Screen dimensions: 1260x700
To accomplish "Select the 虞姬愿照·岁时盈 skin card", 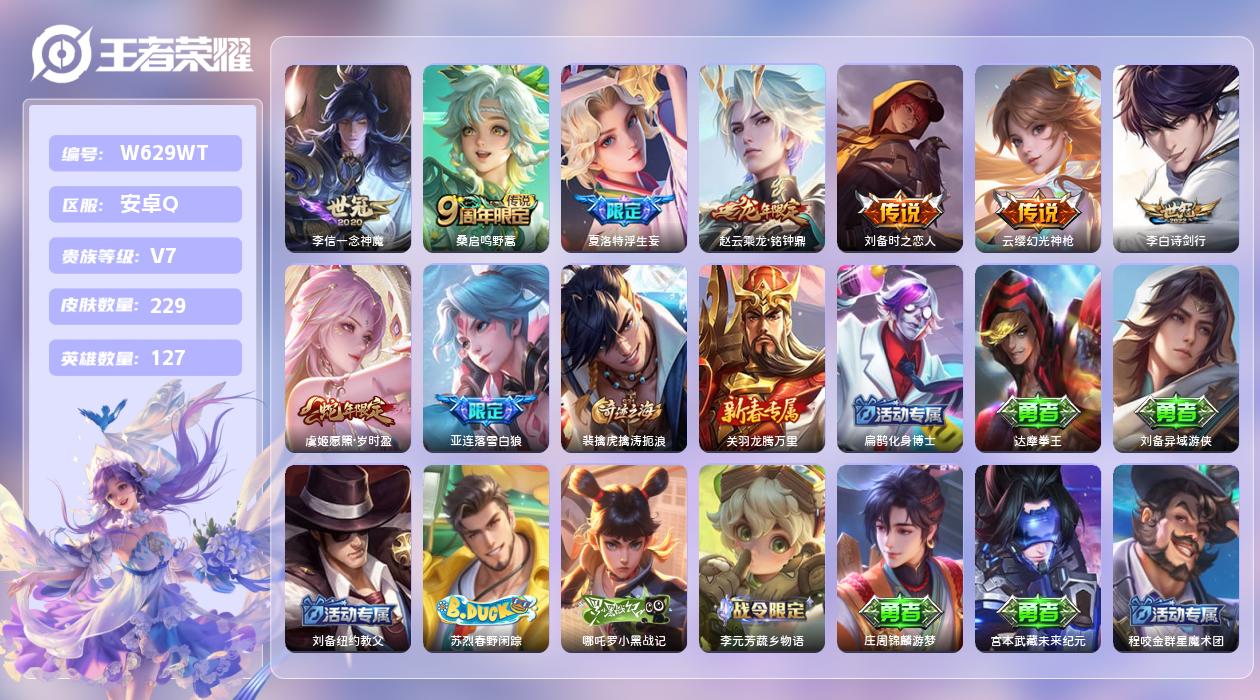I will tap(348, 358).
